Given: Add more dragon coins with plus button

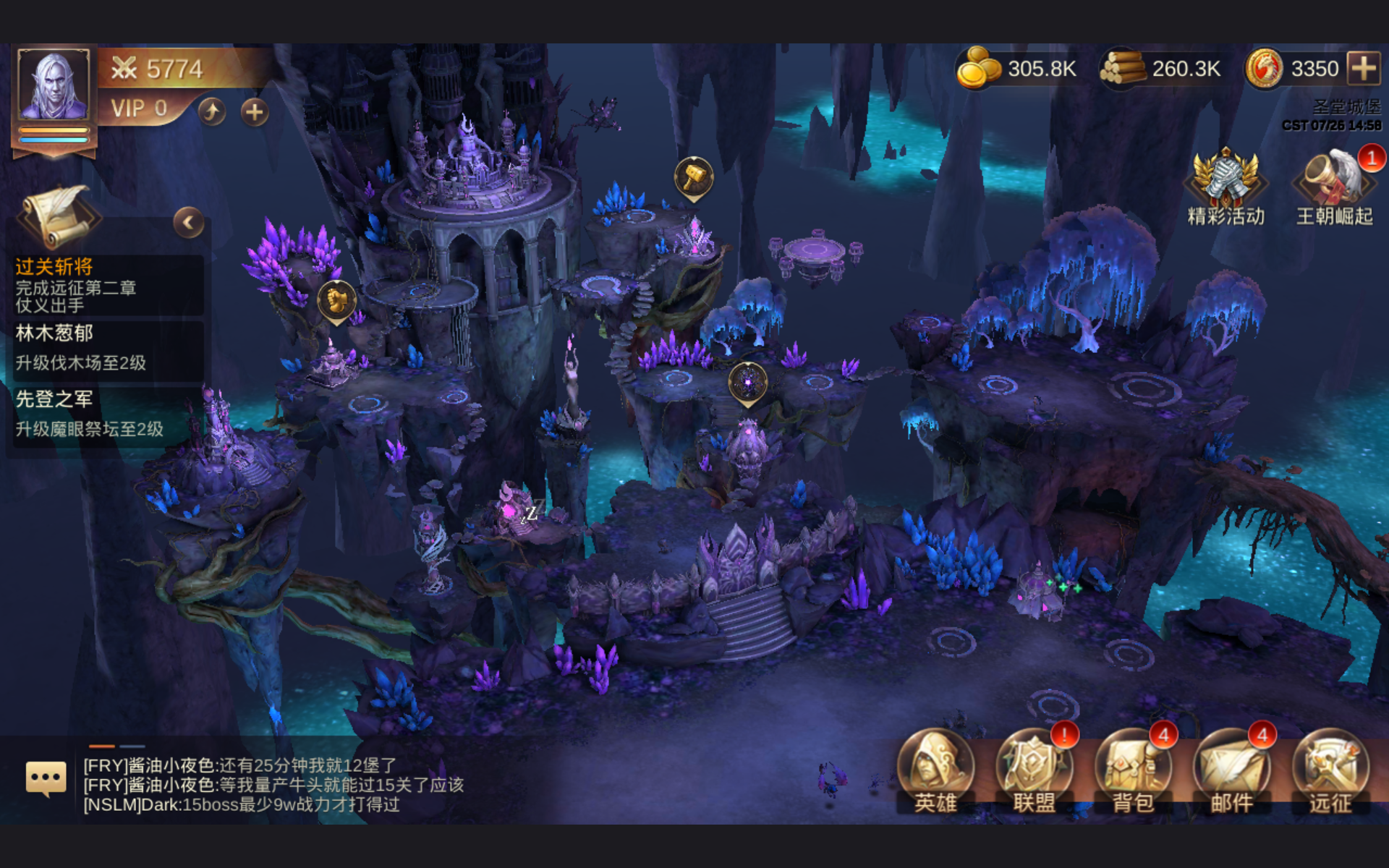Looking at the screenshot, I should [1364, 69].
